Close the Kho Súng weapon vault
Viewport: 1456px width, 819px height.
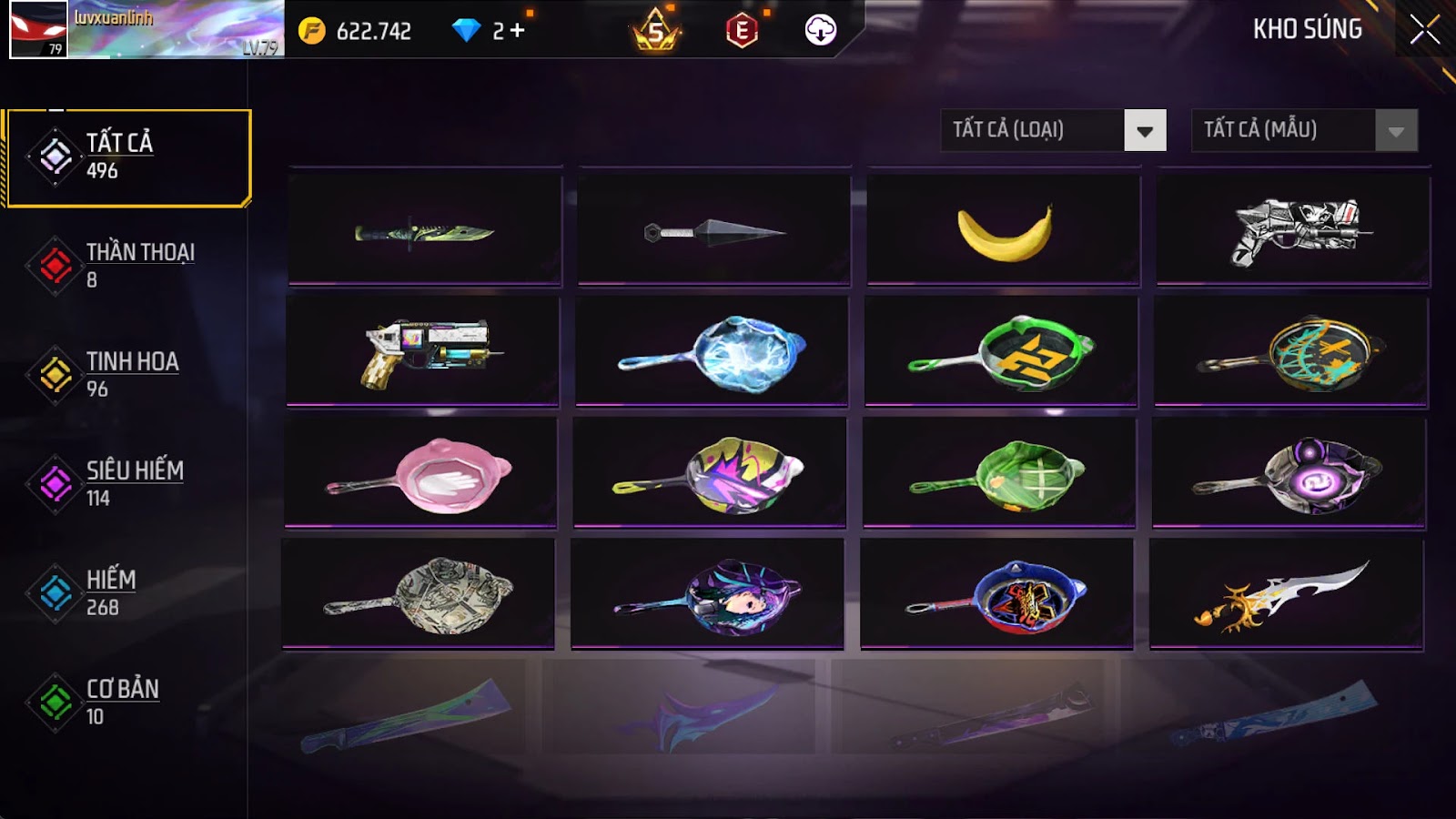[x=1424, y=30]
